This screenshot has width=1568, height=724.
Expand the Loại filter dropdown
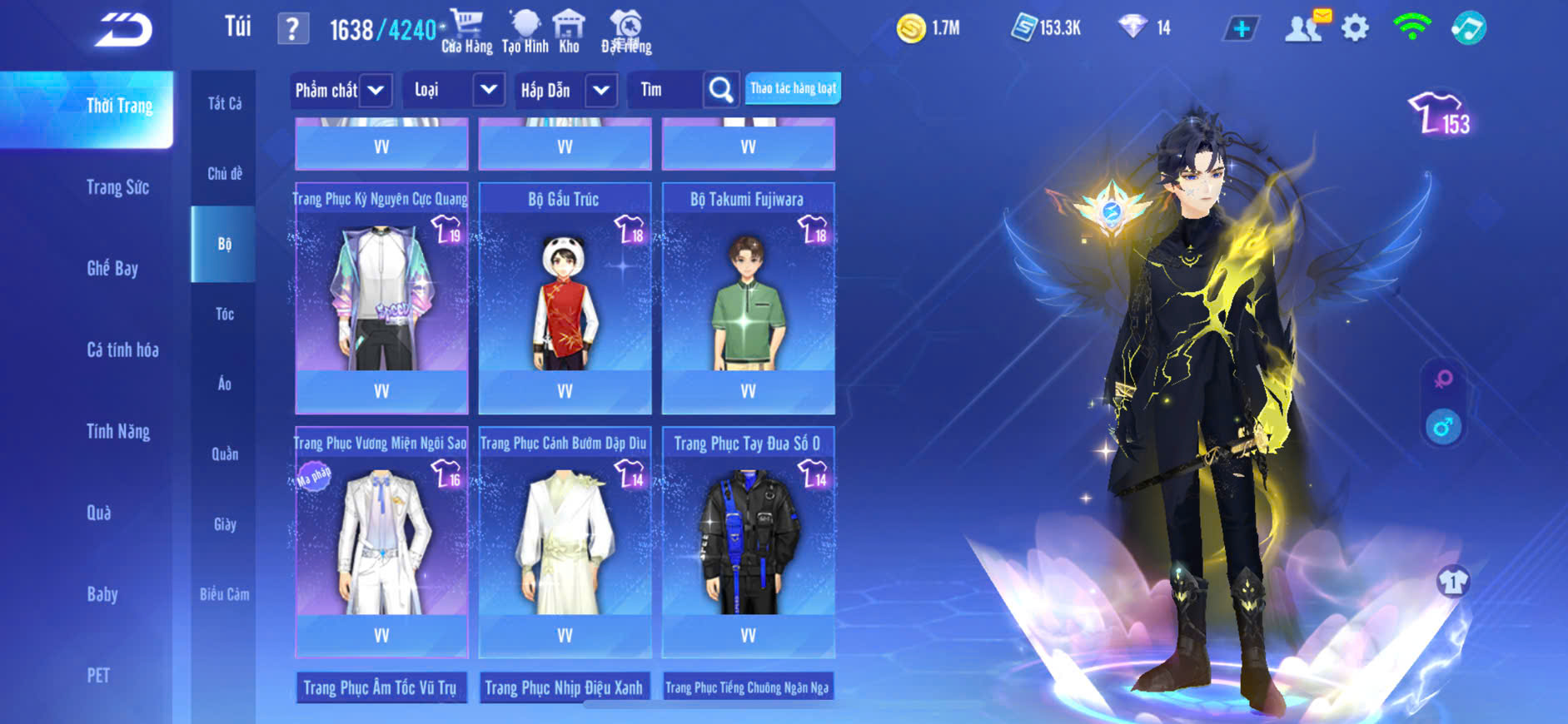click(489, 89)
